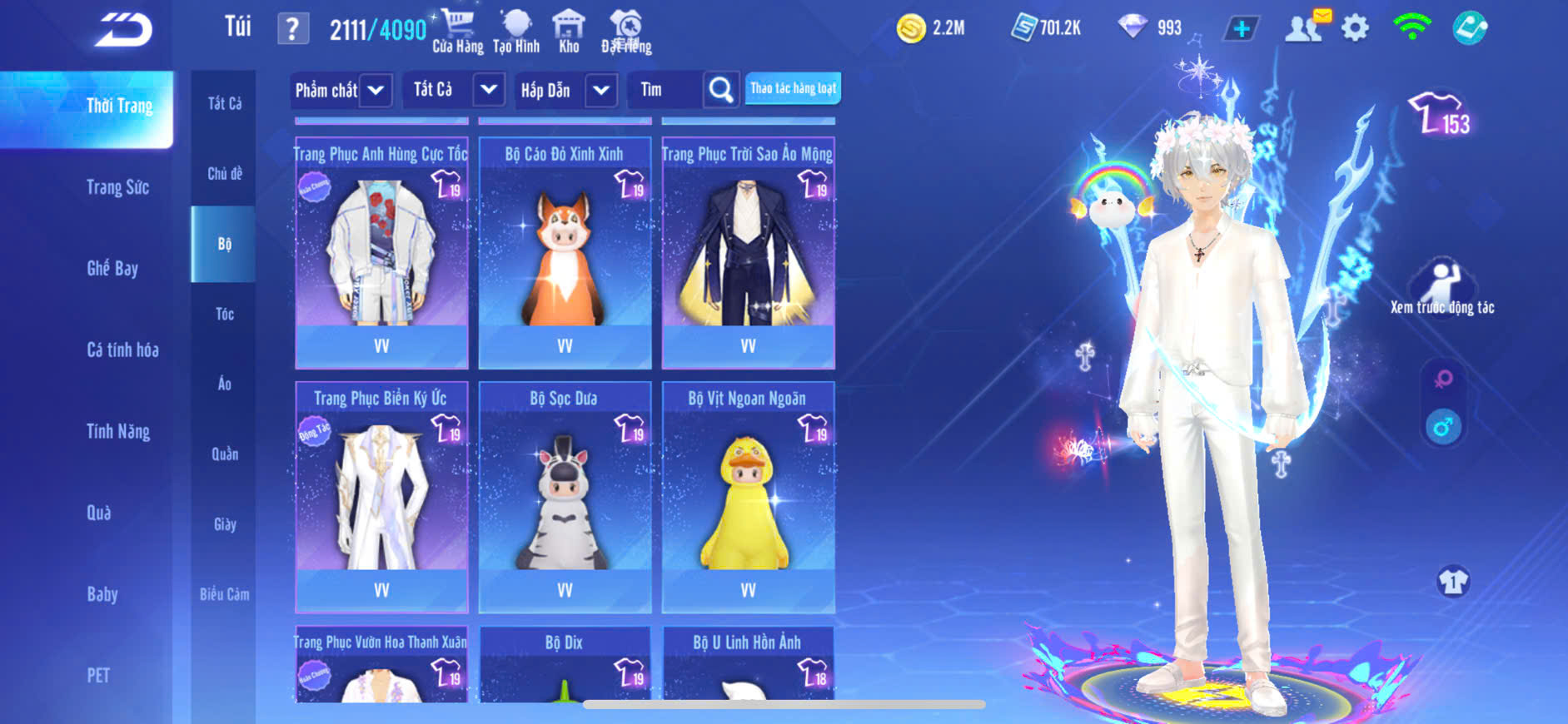Go back using the top-left arrow

click(x=123, y=30)
